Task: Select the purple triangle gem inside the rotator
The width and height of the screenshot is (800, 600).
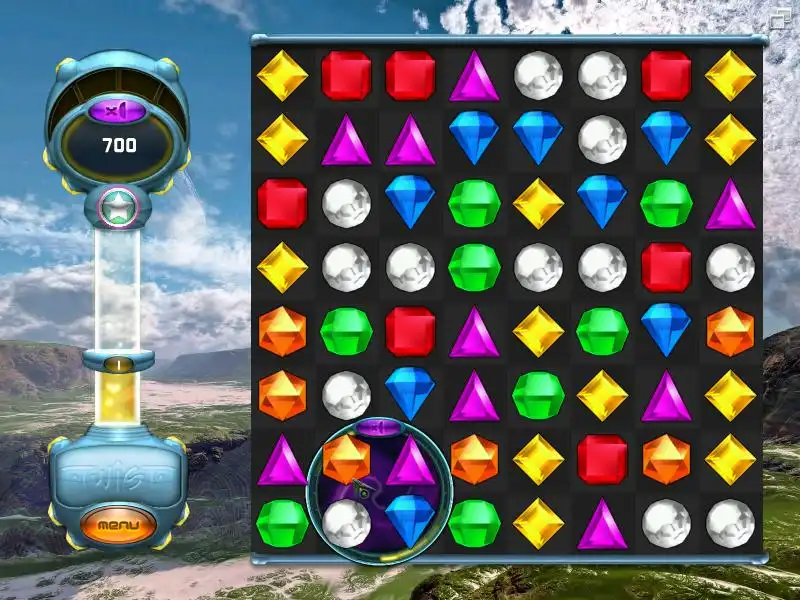Action: 410,461
